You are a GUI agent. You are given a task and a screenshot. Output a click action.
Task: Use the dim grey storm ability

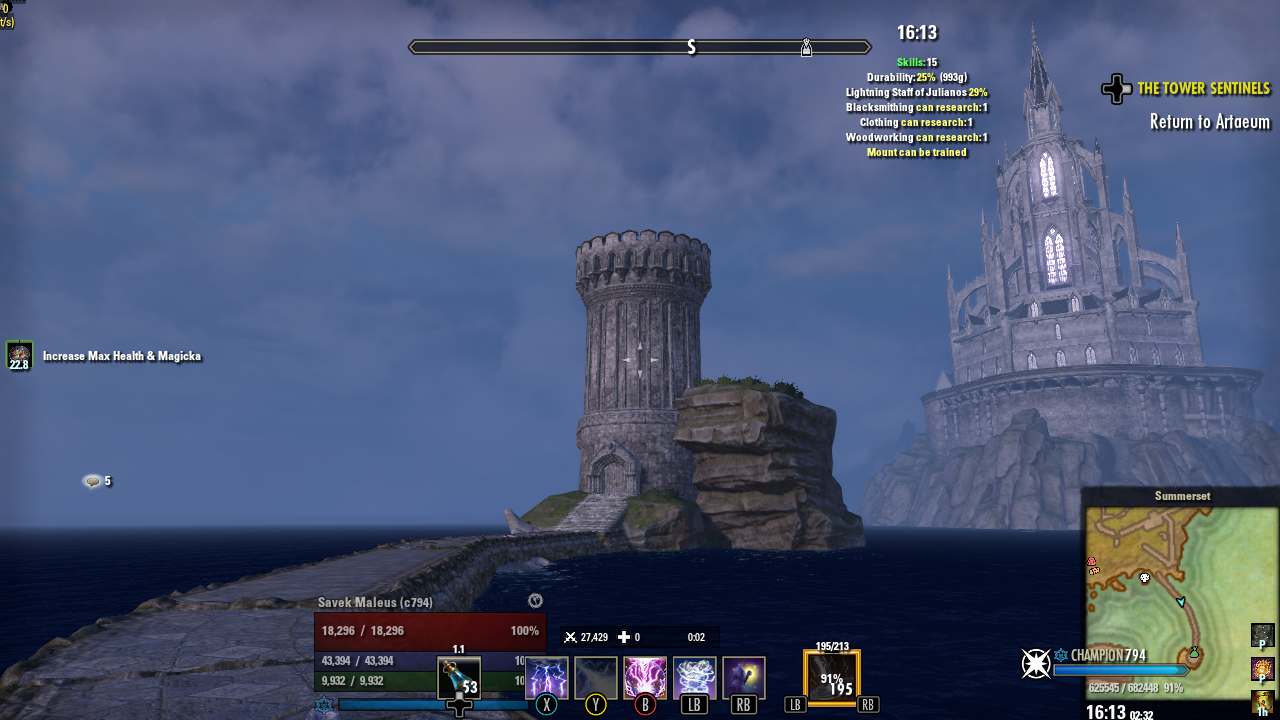596,677
